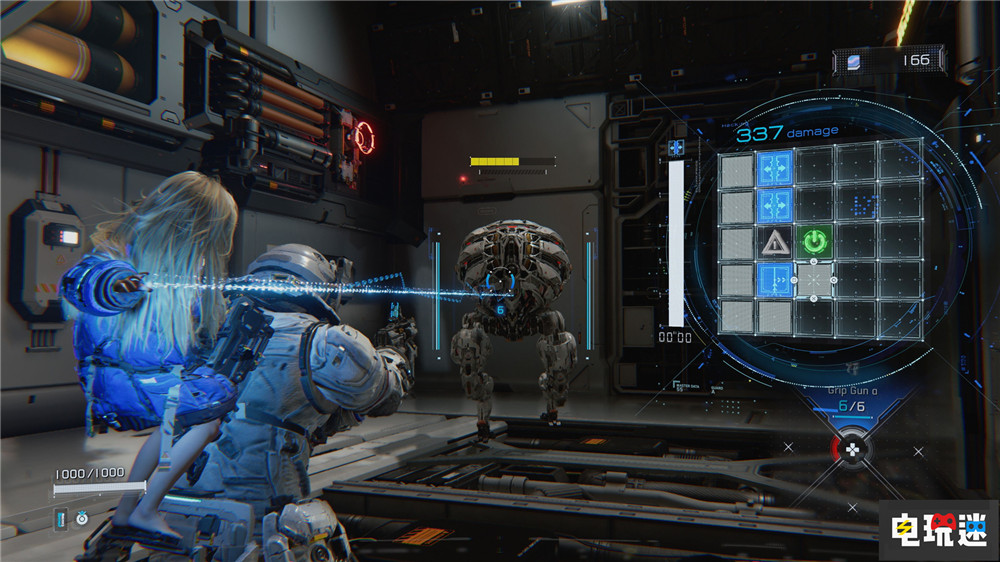This screenshot has height=562, width=1000.
Task: Select the warning triangle tile on the grid
Action: coord(776,242)
